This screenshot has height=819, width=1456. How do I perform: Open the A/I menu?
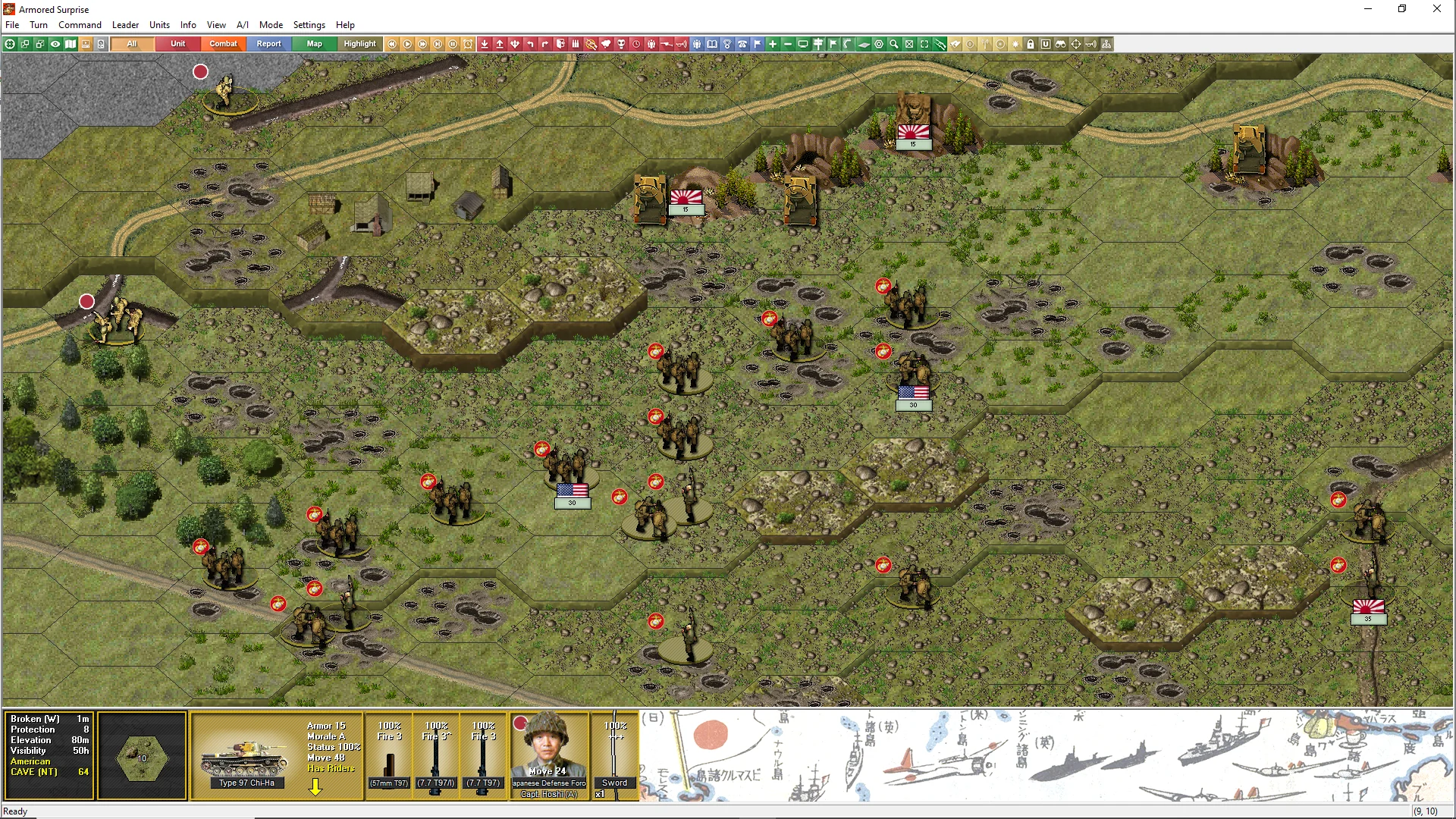click(x=243, y=25)
